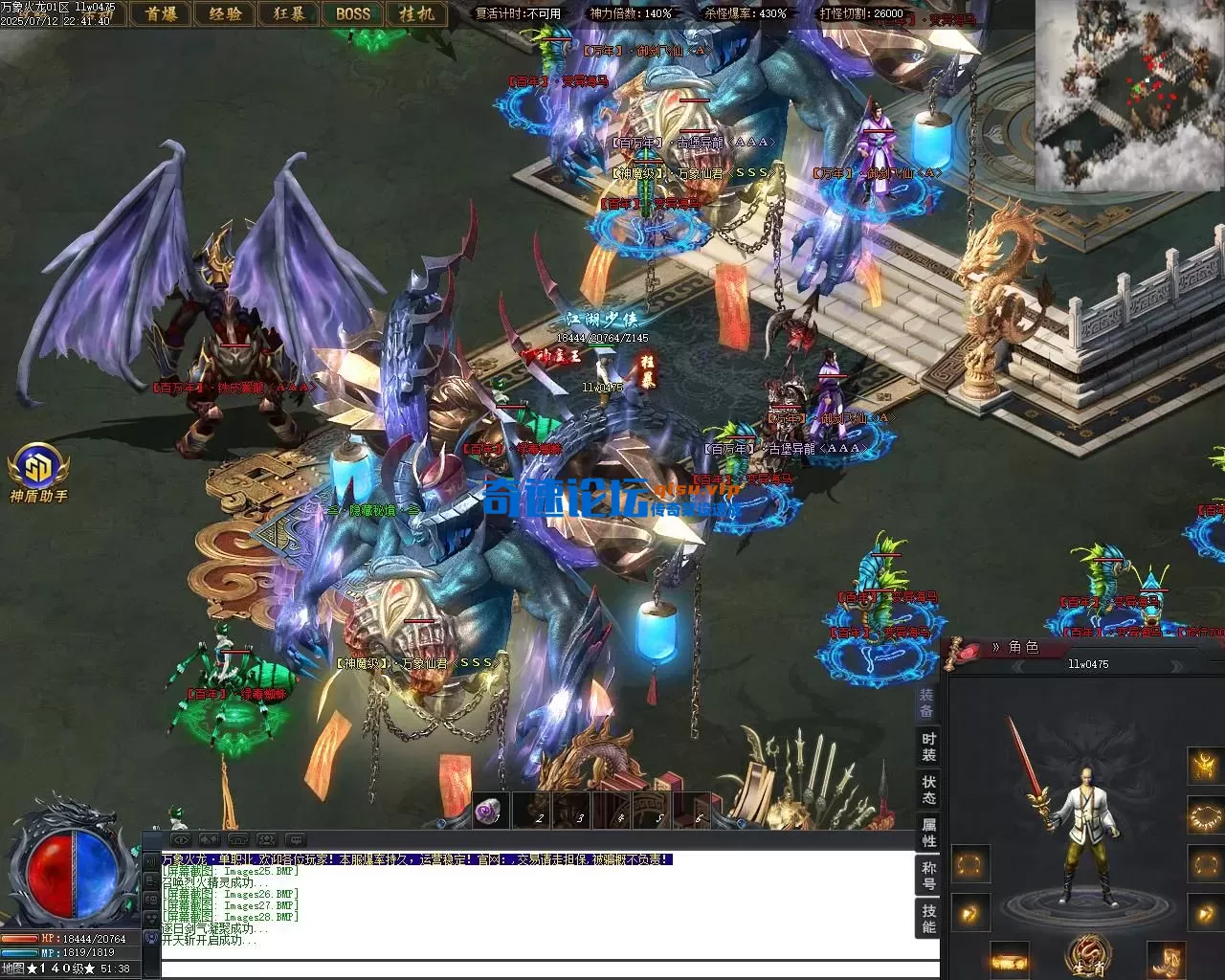Toggle the 挂机 auto-battle button

click(x=416, y=13)
